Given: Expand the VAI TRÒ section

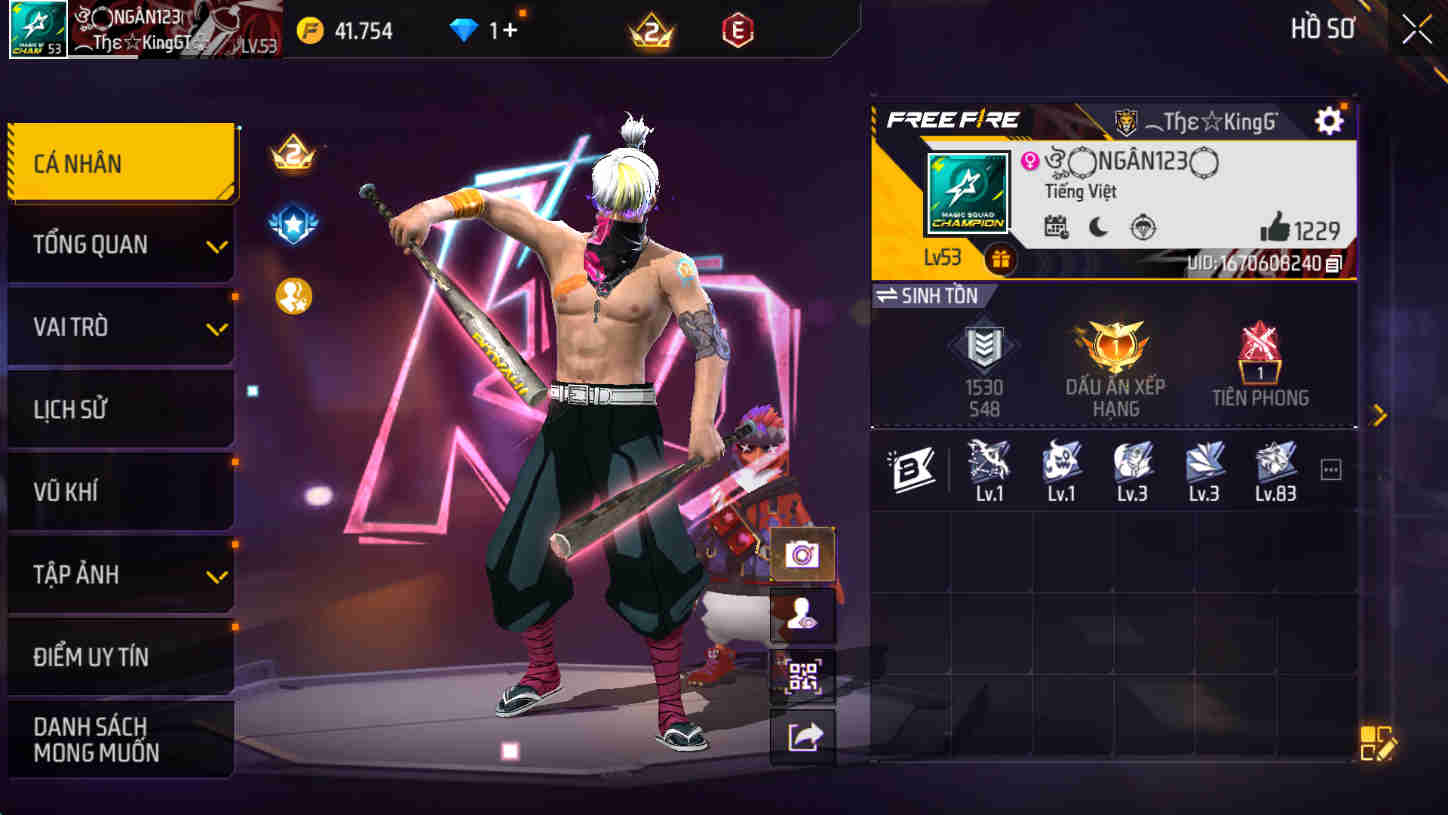Looking at the screenshot, I should pyautogui.click(x=120, y=326).
